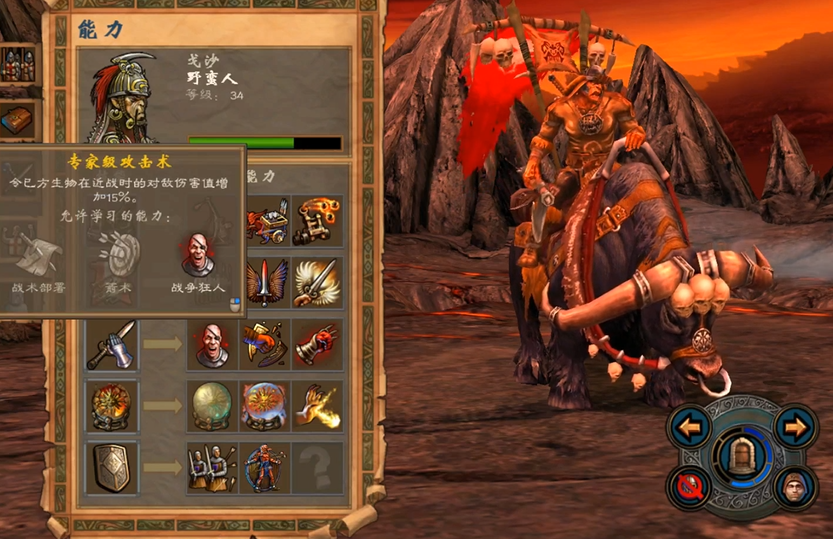Viewport: 833px width, 539px height.
Task: Go to previous hero with left arrow
Action: pos(689,428)
